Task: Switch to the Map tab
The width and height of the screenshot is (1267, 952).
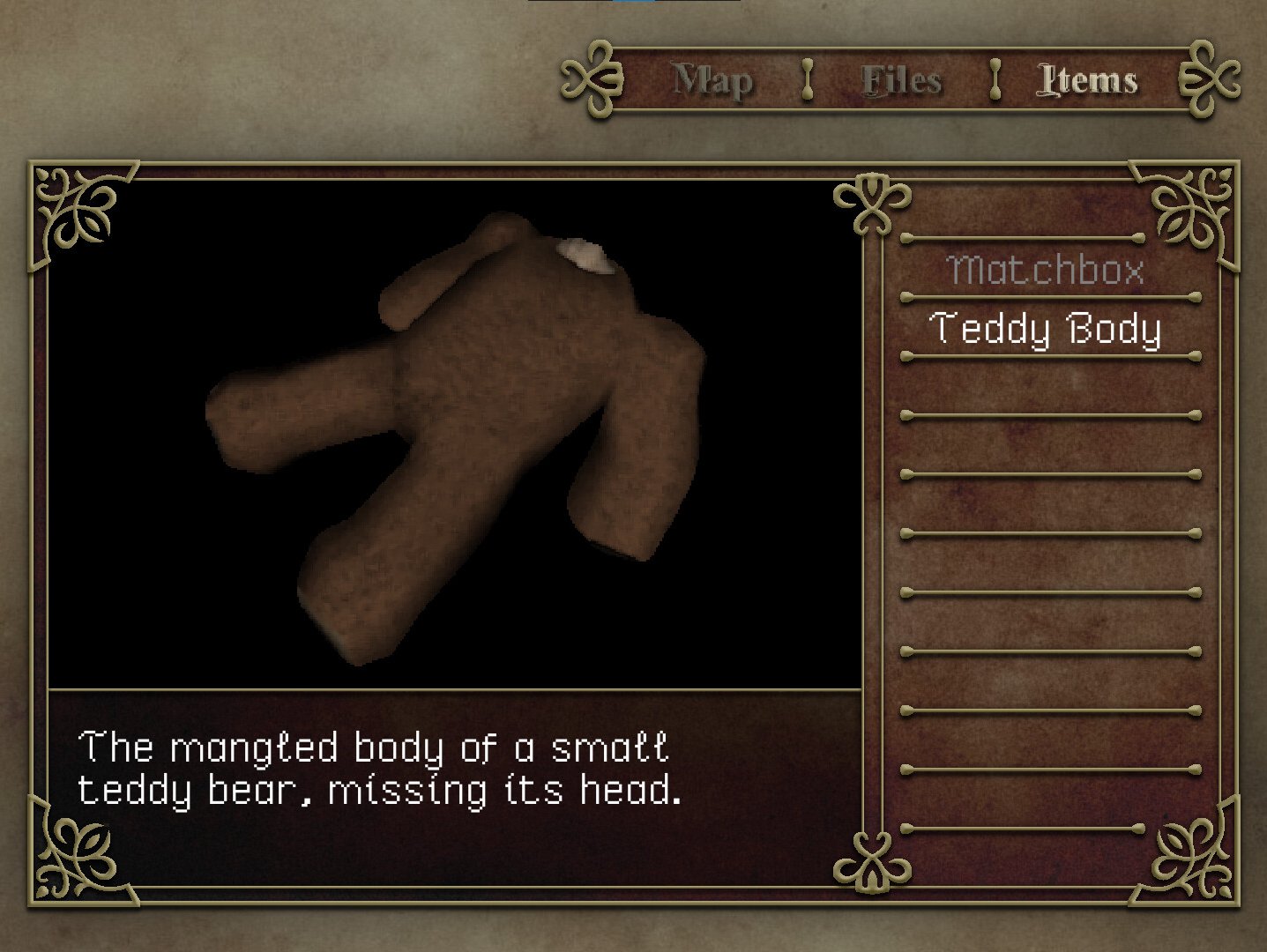Action: tap(712, 81)
